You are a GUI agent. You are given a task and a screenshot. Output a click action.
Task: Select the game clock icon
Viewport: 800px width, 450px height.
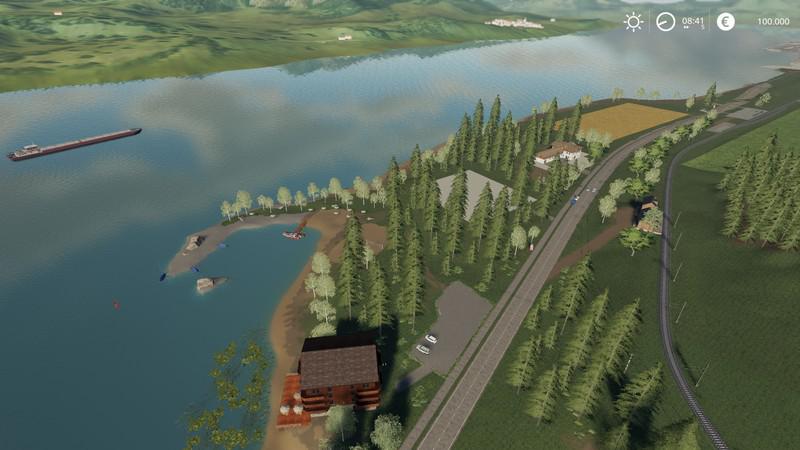pyautogui.click(x=666, y=21)
